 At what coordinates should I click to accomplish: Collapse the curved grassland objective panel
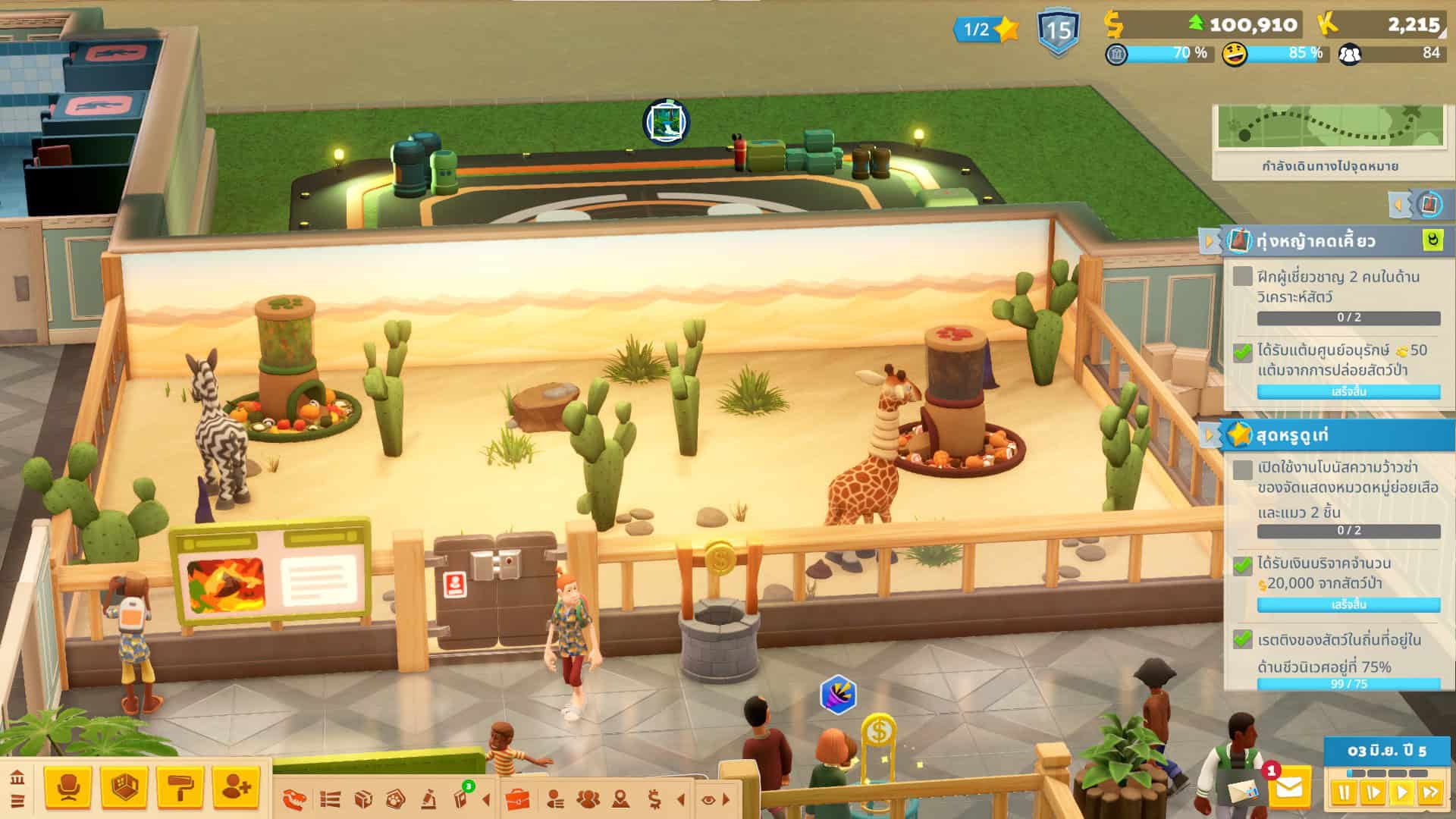[x=1209, y=242]
